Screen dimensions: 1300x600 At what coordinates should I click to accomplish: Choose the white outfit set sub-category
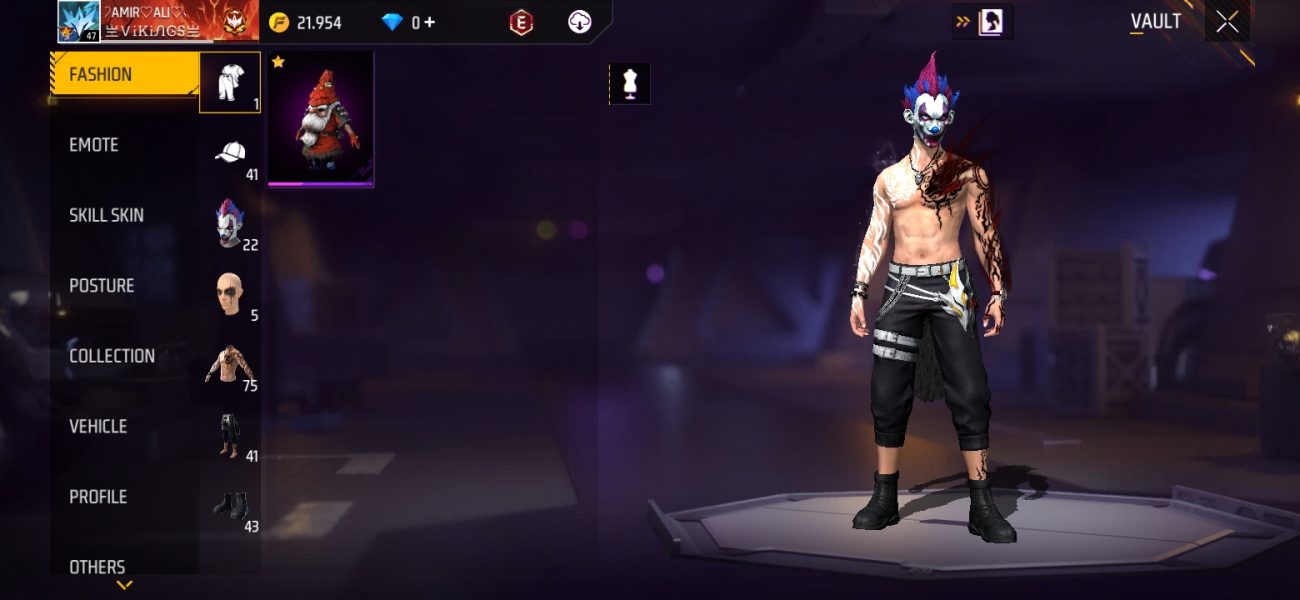tap(230, 82)
